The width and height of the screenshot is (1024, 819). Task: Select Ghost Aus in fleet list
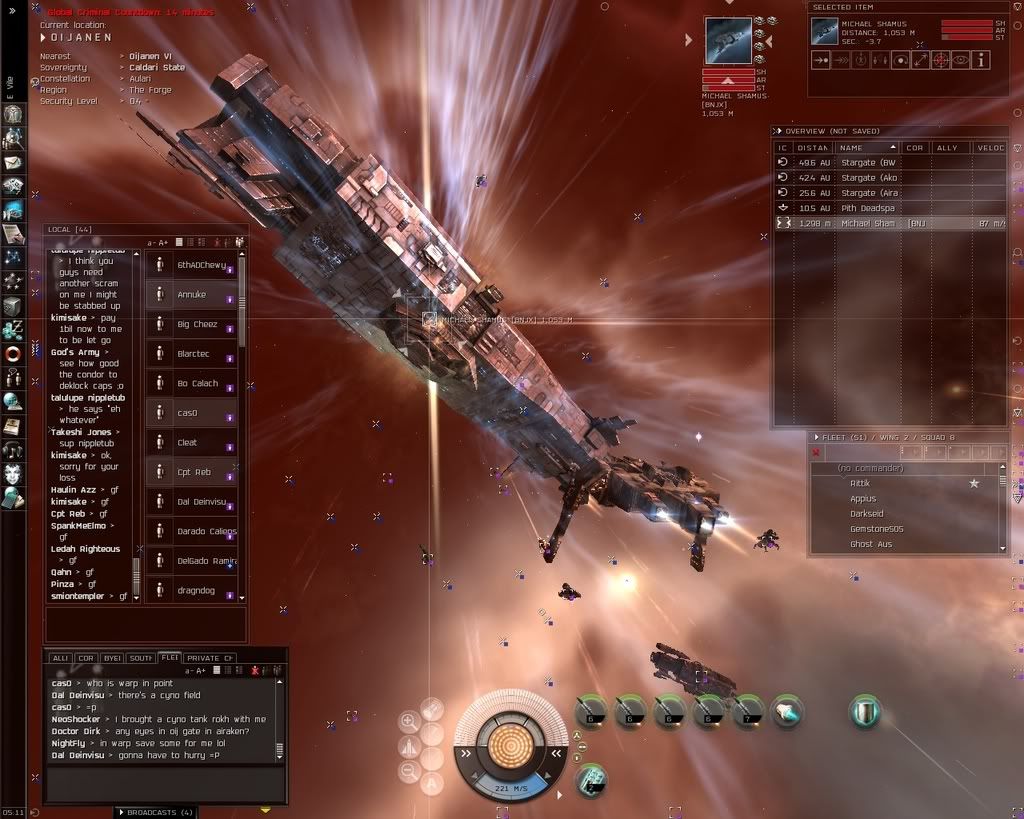870,544
